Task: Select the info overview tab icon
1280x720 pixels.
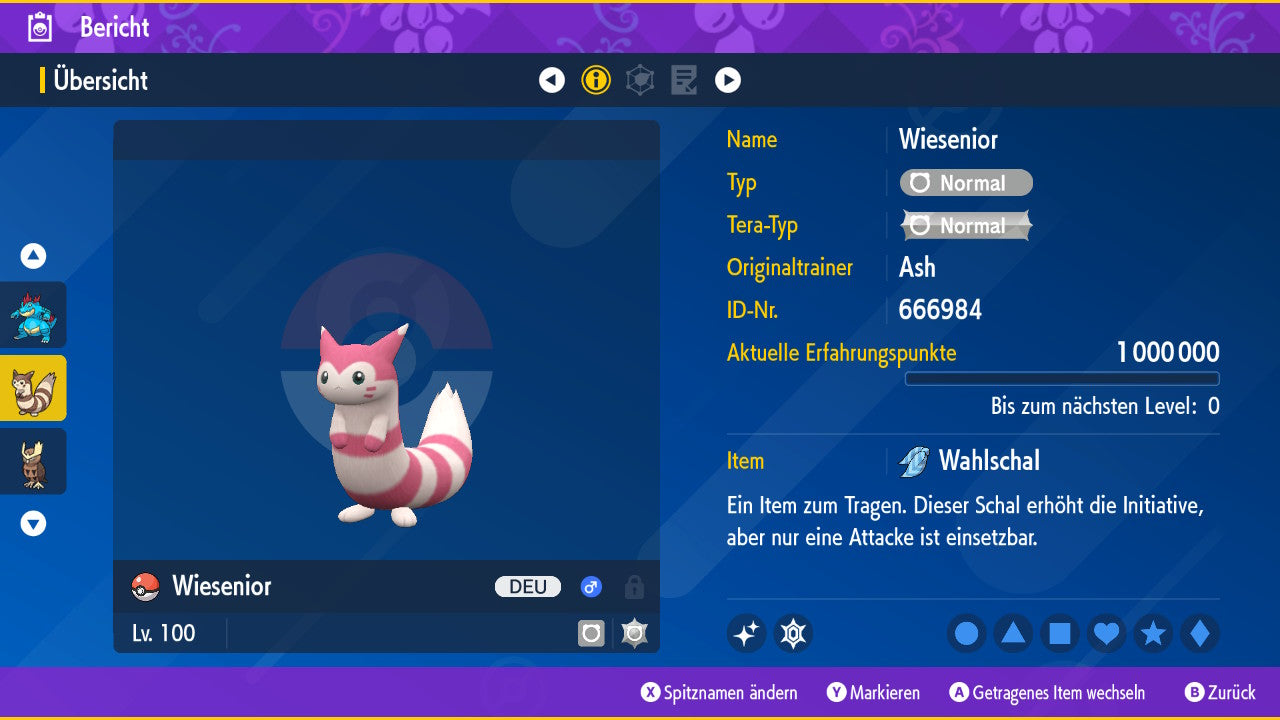Action: click(x=596, y=80)
